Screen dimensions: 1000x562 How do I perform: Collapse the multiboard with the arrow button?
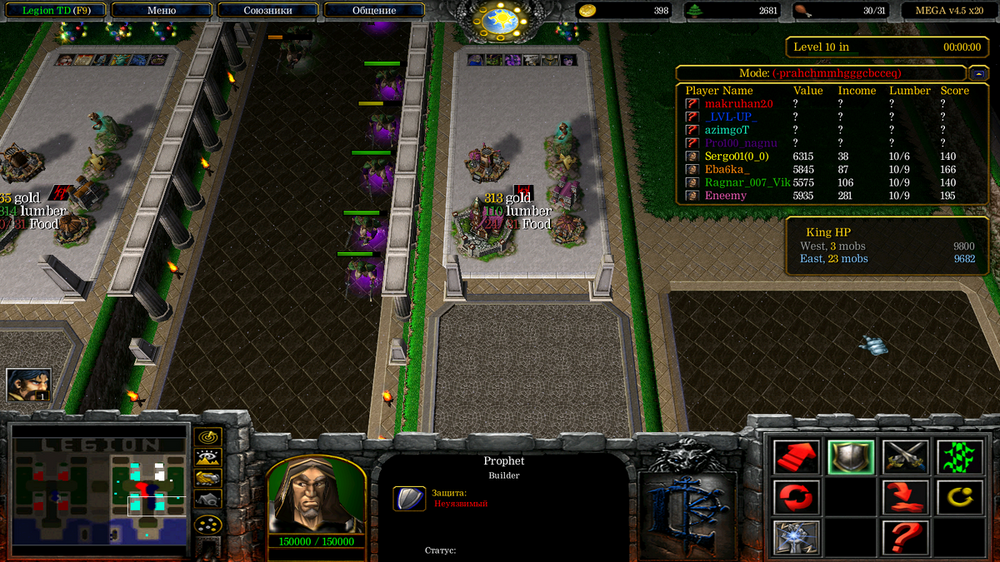tap(979, 73)
